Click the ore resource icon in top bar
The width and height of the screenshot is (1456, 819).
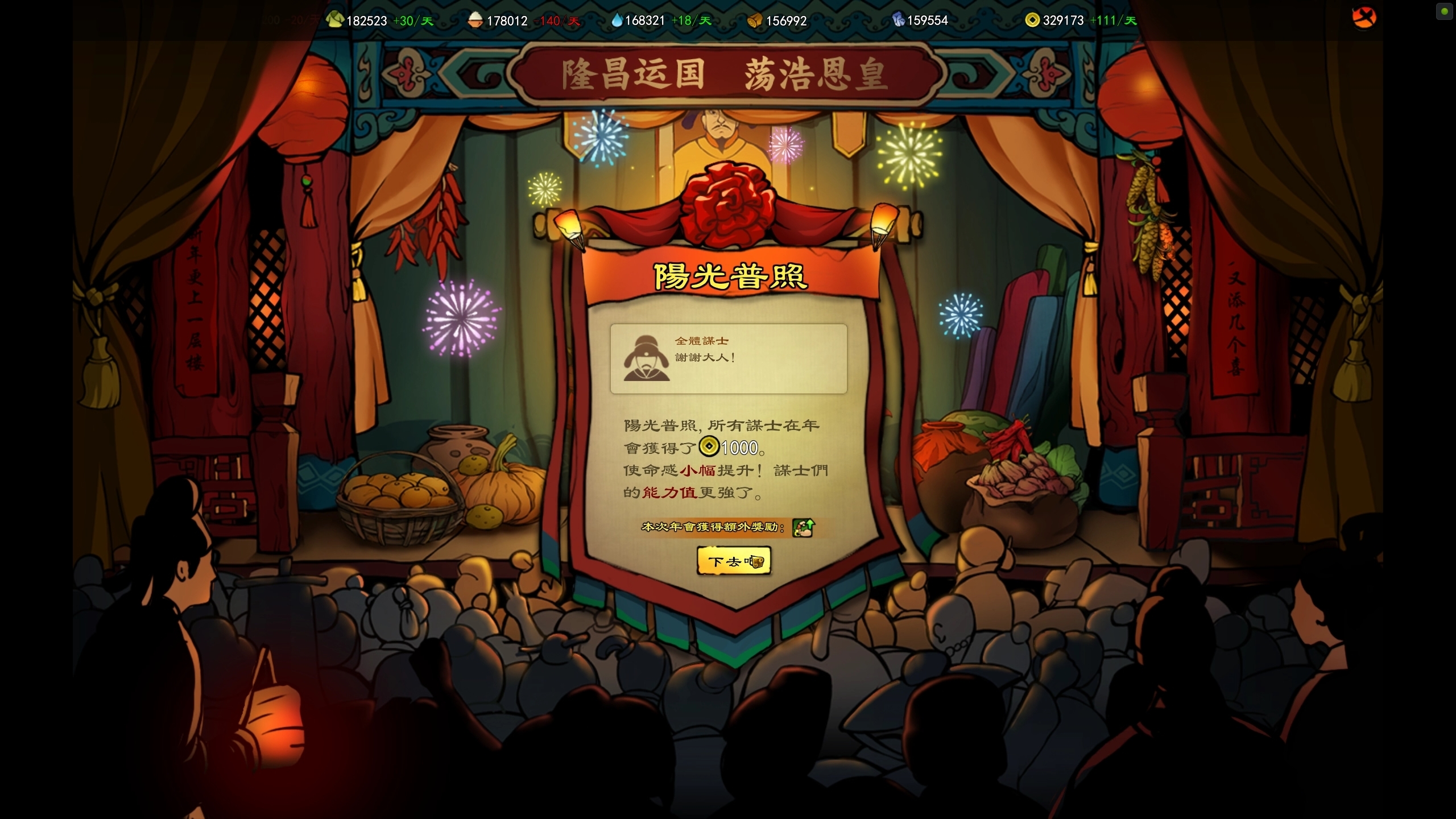(899, 19)
